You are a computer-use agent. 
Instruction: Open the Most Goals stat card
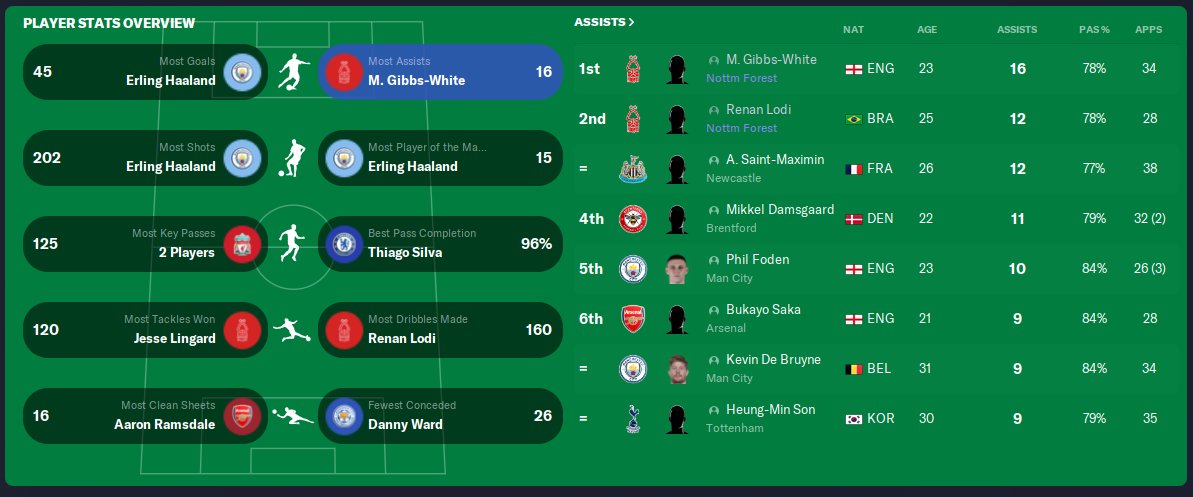pyautogui.click(x=144, y=72)
